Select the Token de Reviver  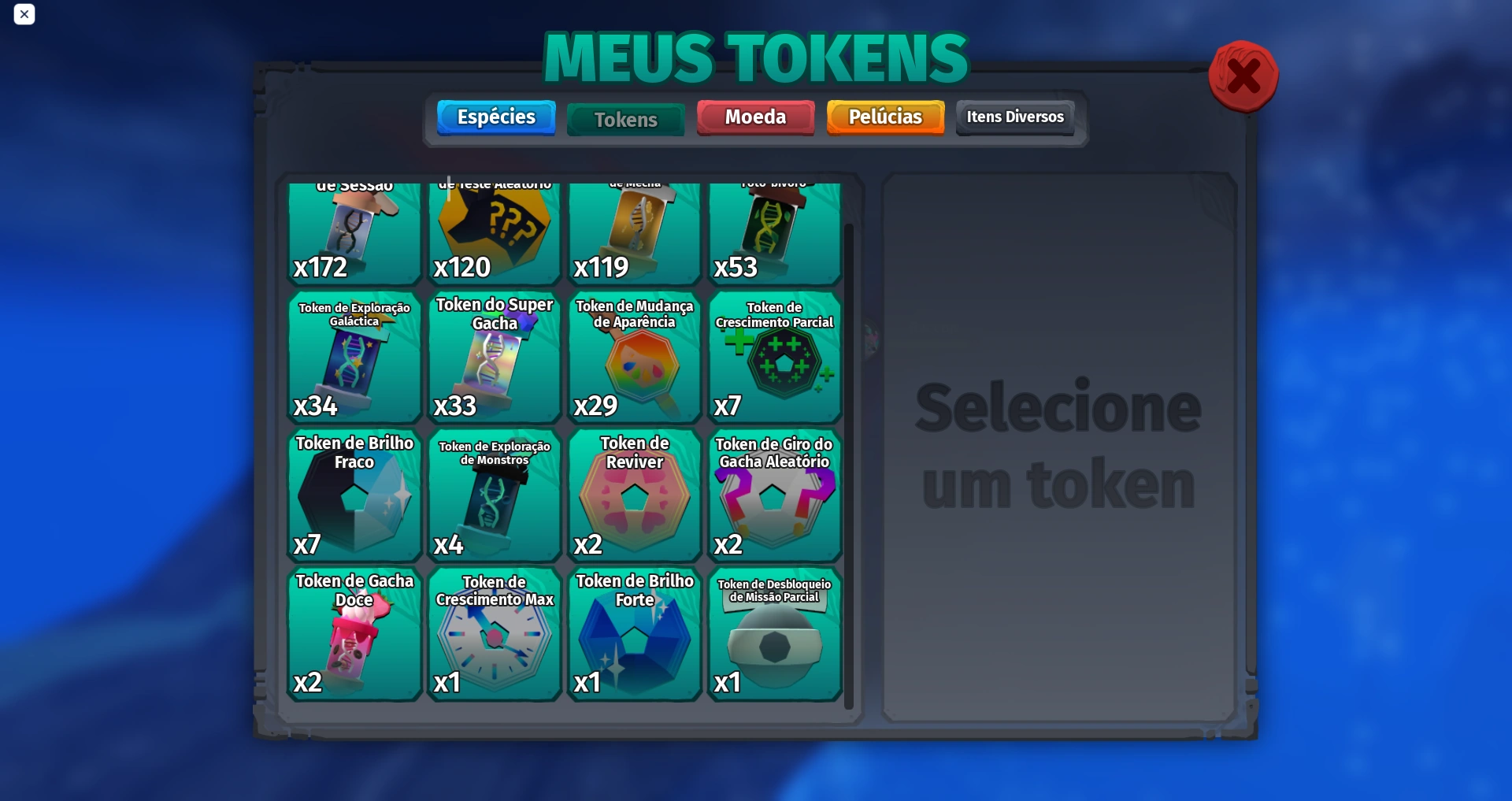click(x=634, y=496)
